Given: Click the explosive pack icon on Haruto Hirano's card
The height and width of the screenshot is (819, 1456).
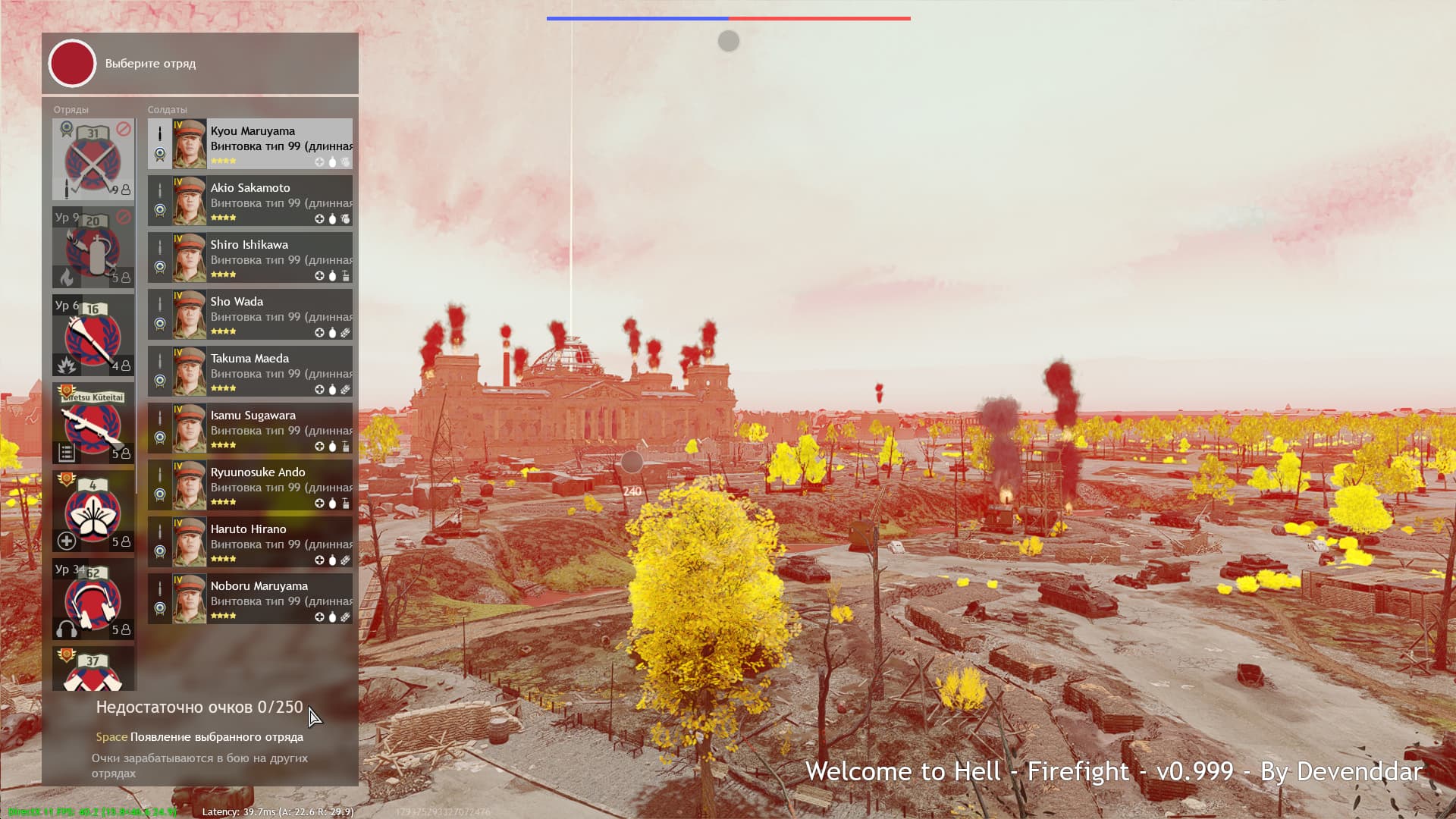Looking at the screenshot, I should tap(347, 560).
